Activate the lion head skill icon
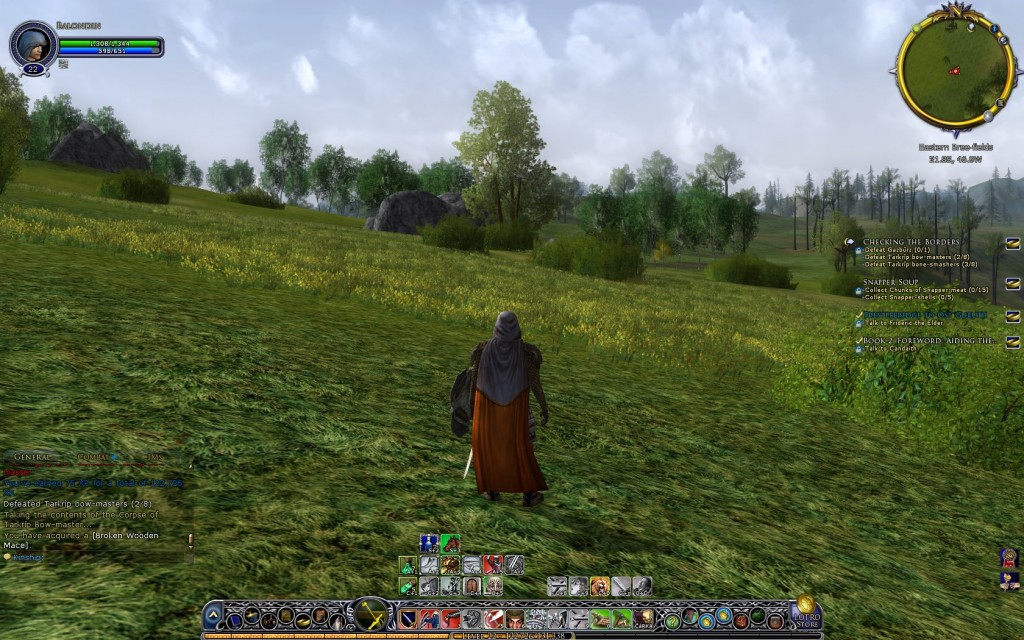The height and width of the screenshot is (640, 1024). pos(599,586)
